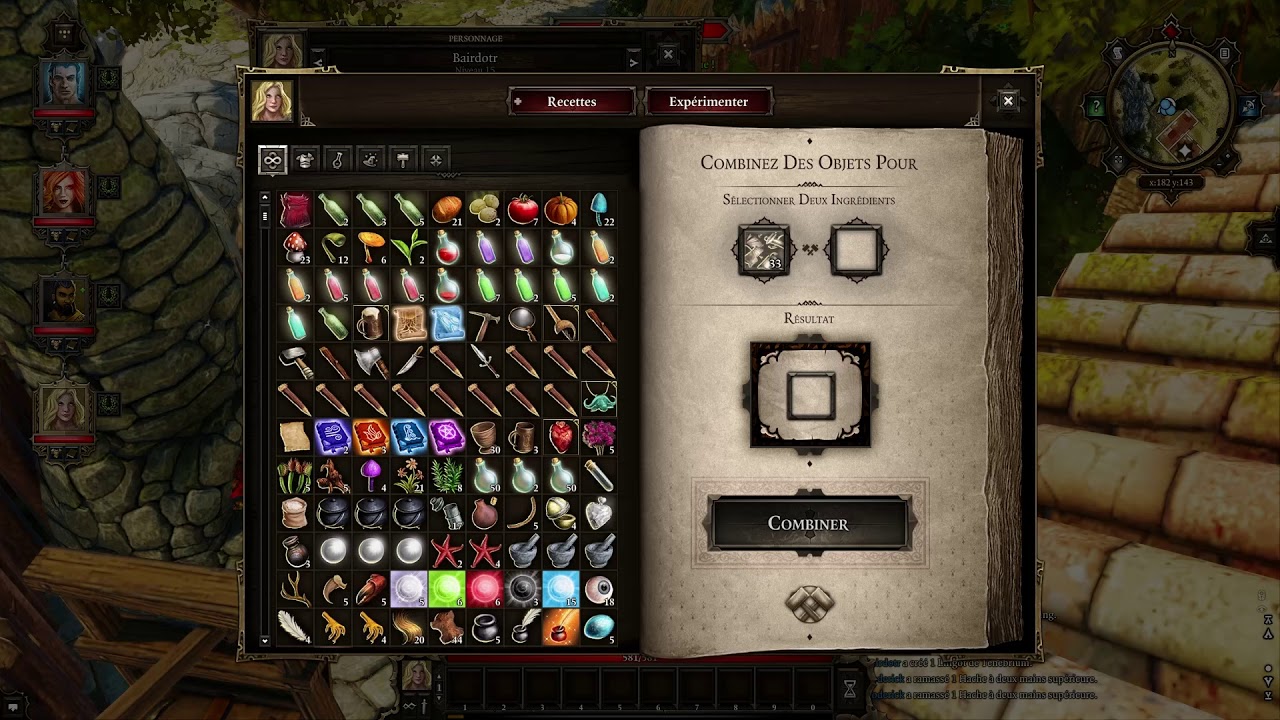Select the beer mug item
This screenshot has width=1280, height=720.
(x=371, y=324)
